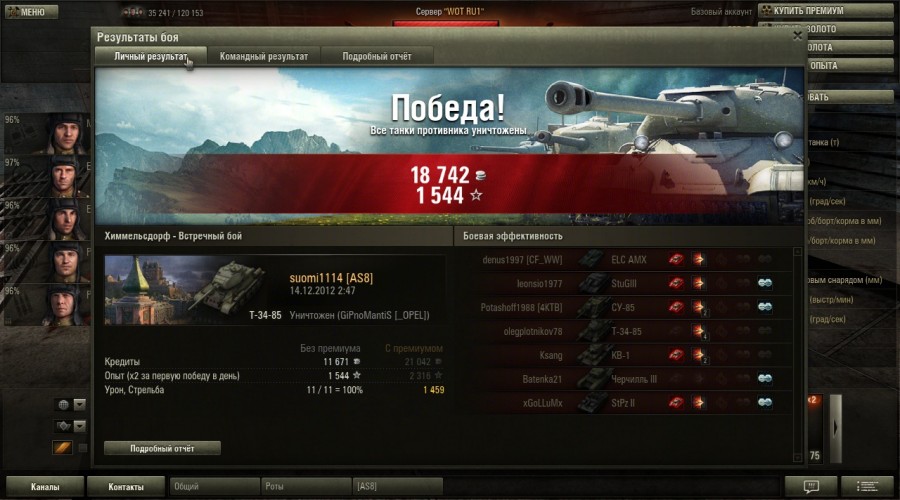900x500 pixels.
Task: Select the Ksang КВ-1 row
Action: tap(626, 355)
